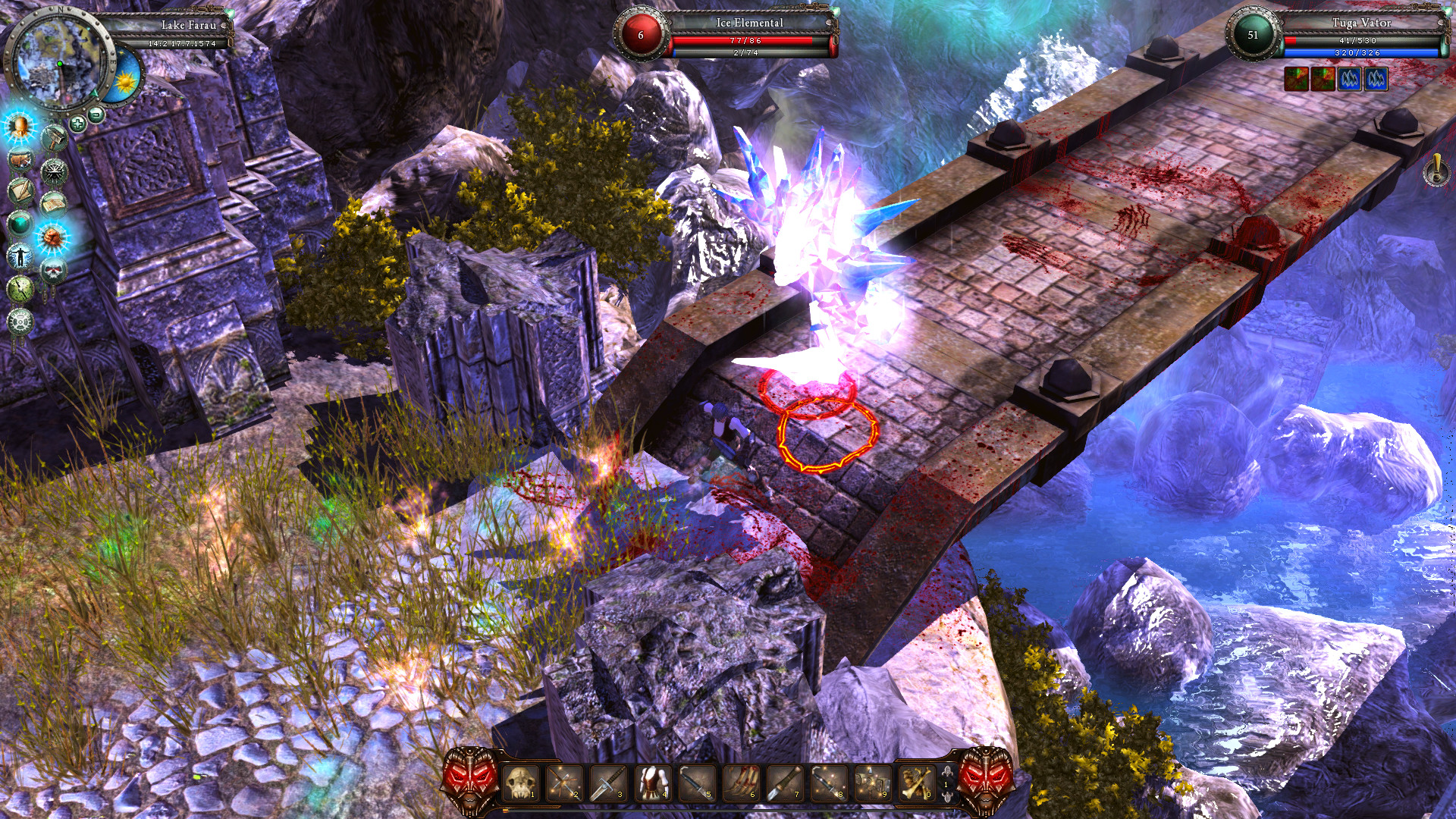The width and height of the screenshot is (1456, 819).
Task: Click the green orb icon in sidebar
Action: pos(19,224)
